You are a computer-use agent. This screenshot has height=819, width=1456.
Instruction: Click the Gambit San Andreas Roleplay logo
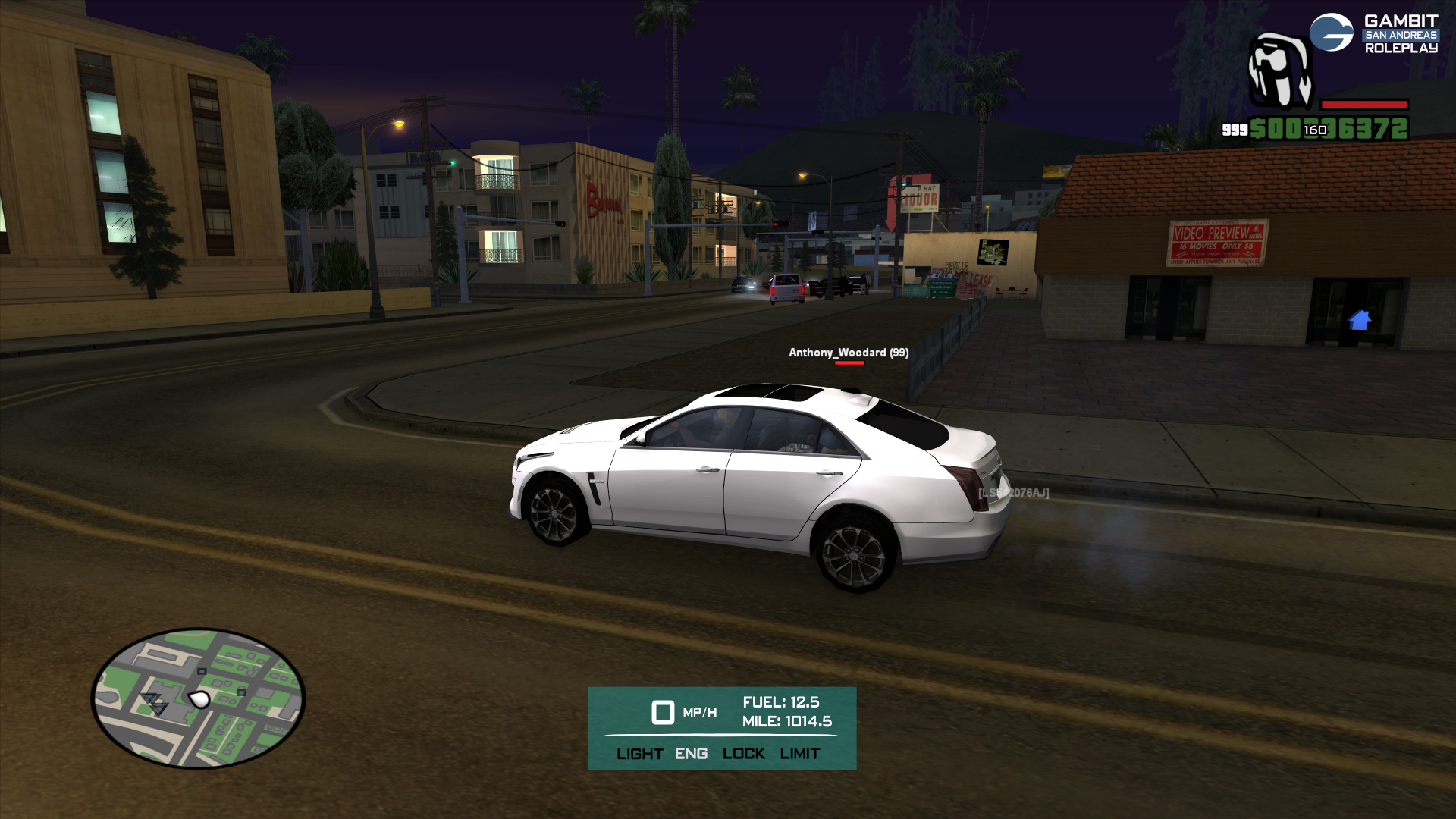click(x=1373, y=34)
